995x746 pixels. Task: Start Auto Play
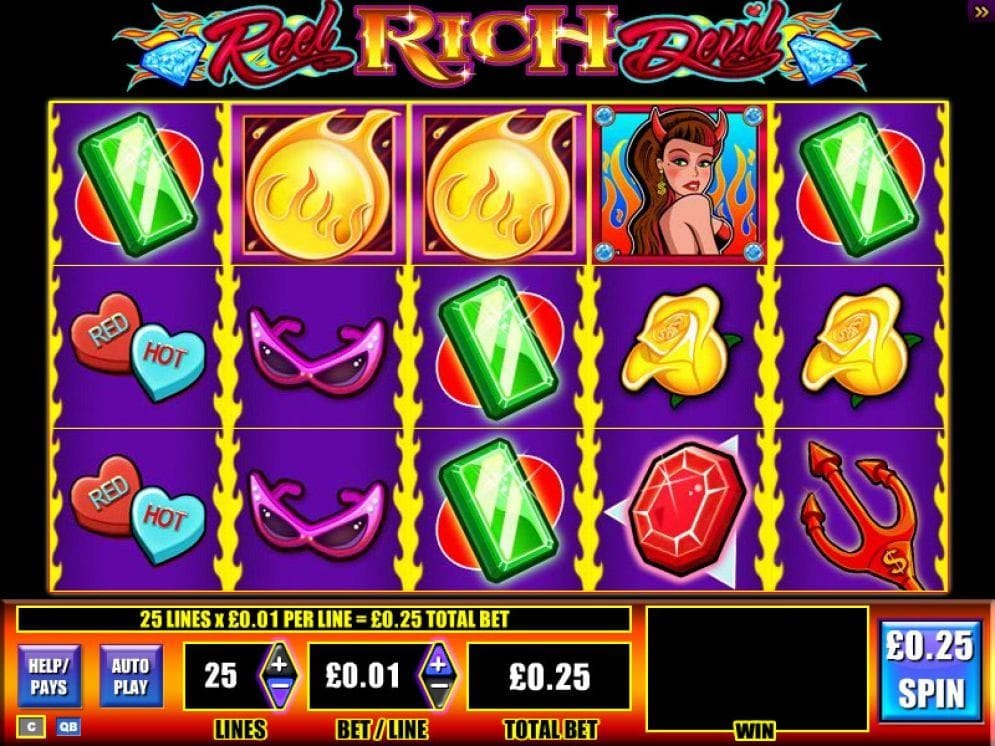coord(130,676)
